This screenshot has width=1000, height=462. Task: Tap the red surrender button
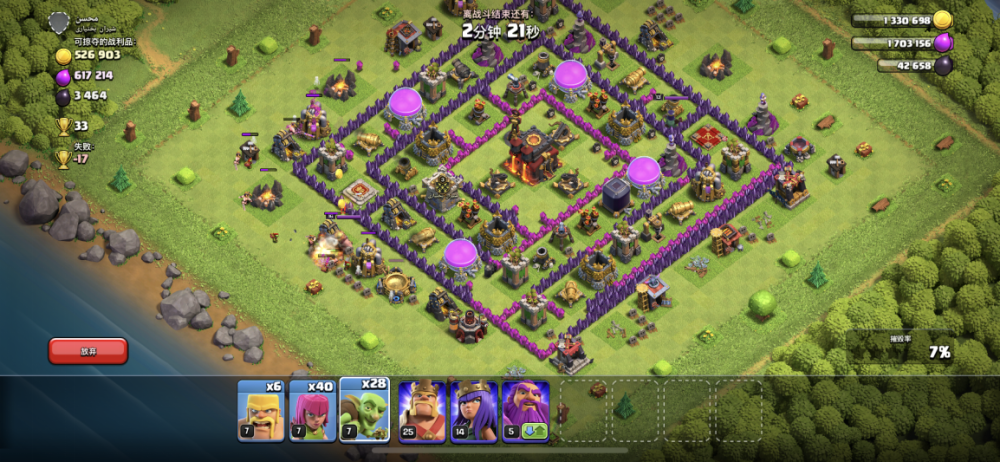pos(88,350)
